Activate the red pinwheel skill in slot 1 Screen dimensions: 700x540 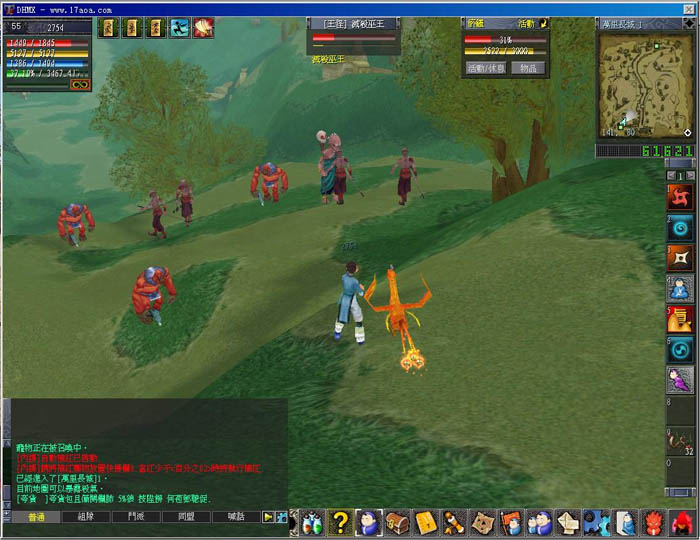(x=680, y=196)
